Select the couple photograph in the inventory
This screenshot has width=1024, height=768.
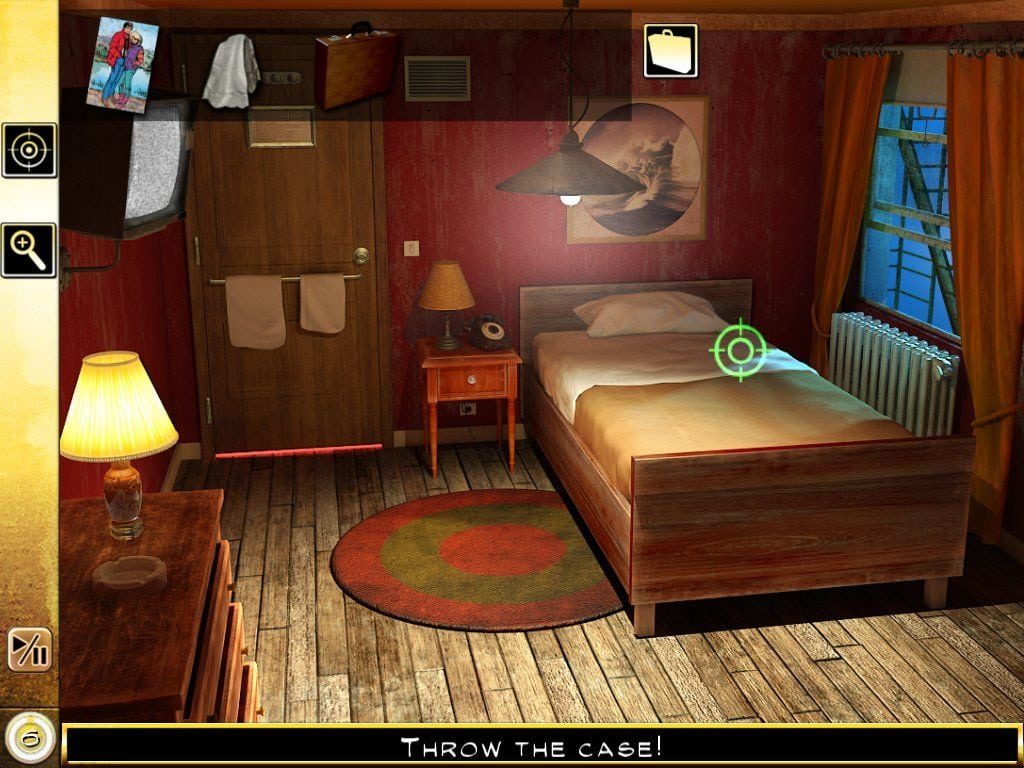tap(122, 64)
